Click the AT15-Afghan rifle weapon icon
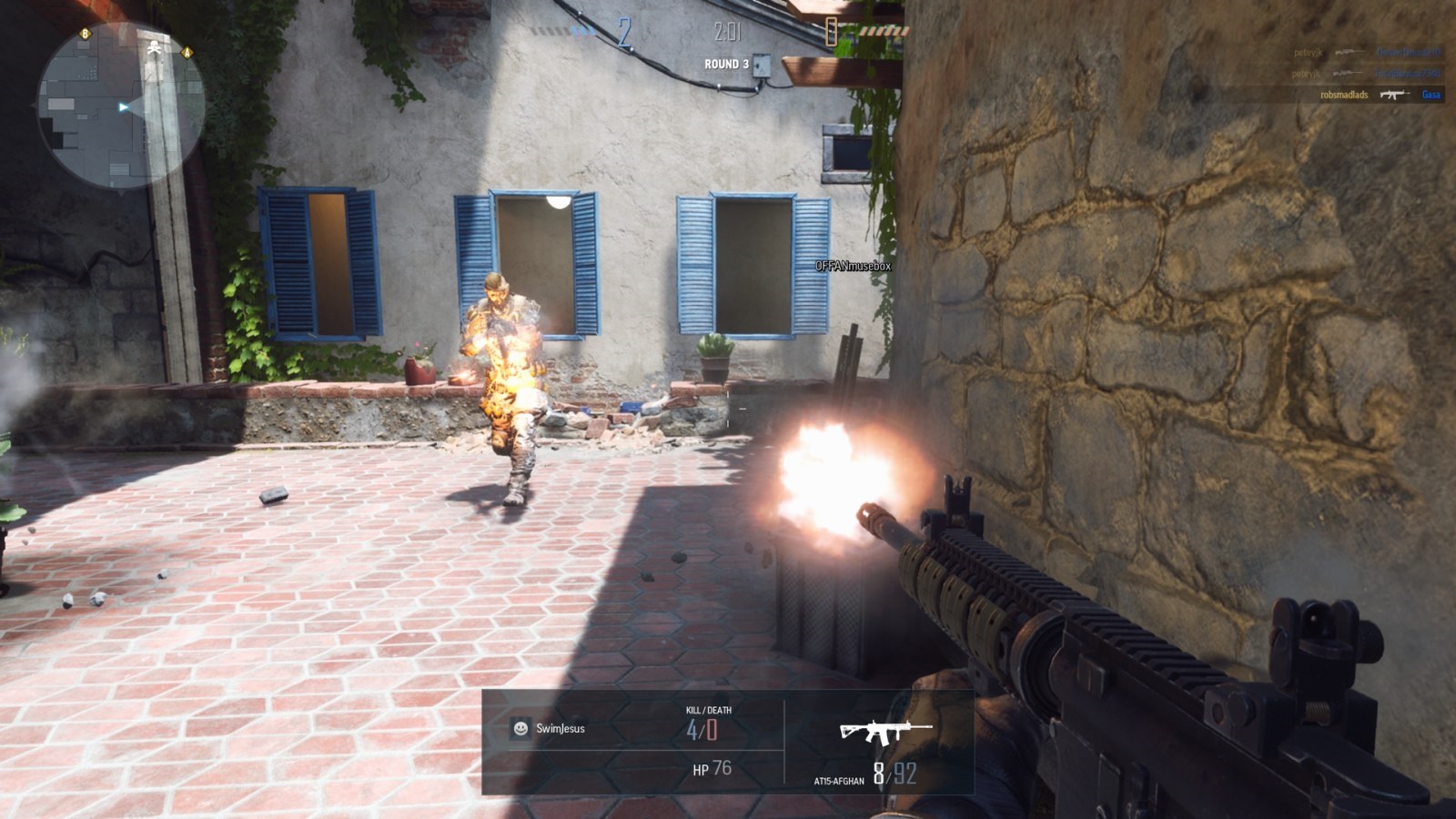Screen dimensions: 1456x819 pyautogui.click(x=885, y=731)
